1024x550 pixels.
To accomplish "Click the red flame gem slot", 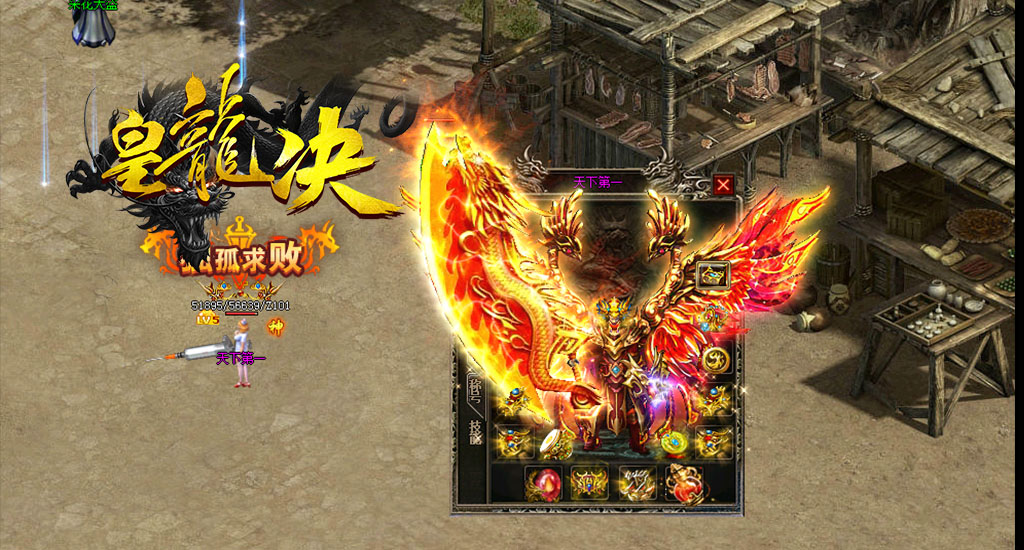I will (542, 483).
